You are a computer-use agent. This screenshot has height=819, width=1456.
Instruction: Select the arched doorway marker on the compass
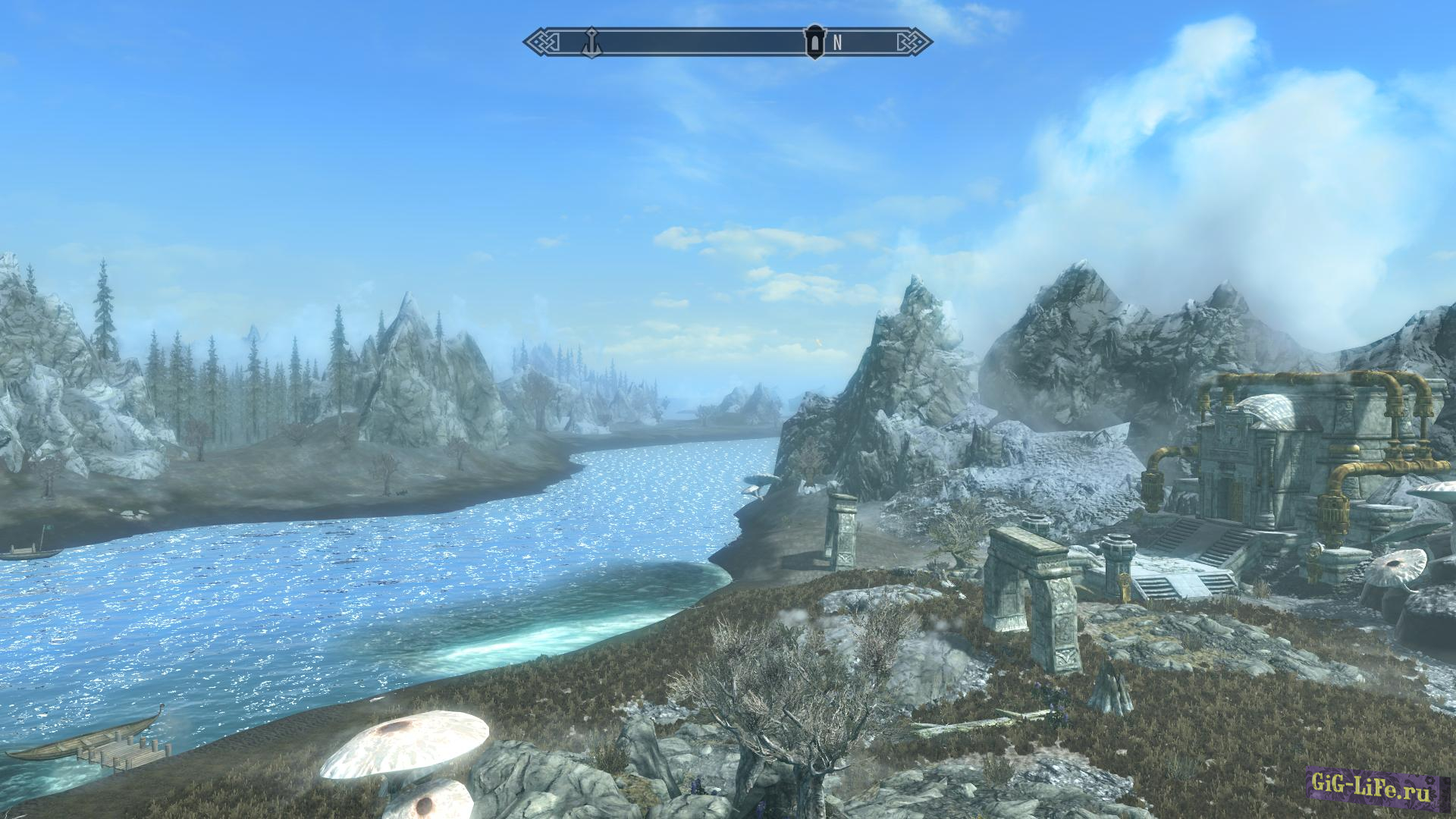pos(815,42)
